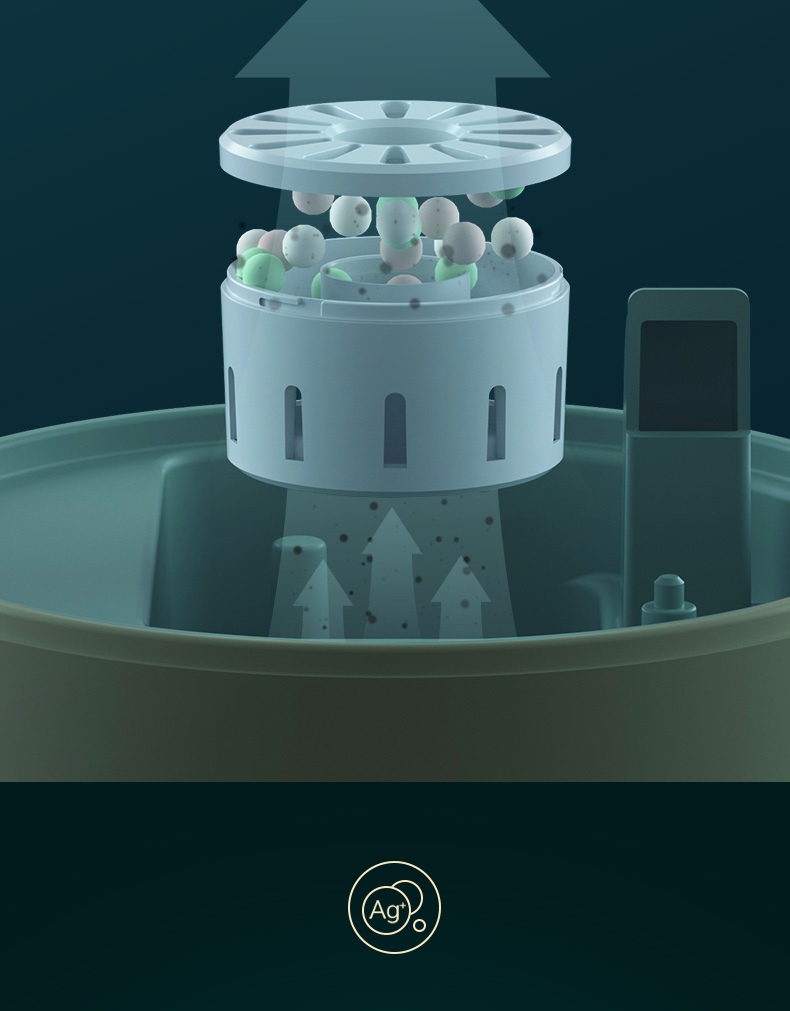790x1011 pixels.
Task: Click the Ag+ silver ion icon
Action: (x=394, y=908)
